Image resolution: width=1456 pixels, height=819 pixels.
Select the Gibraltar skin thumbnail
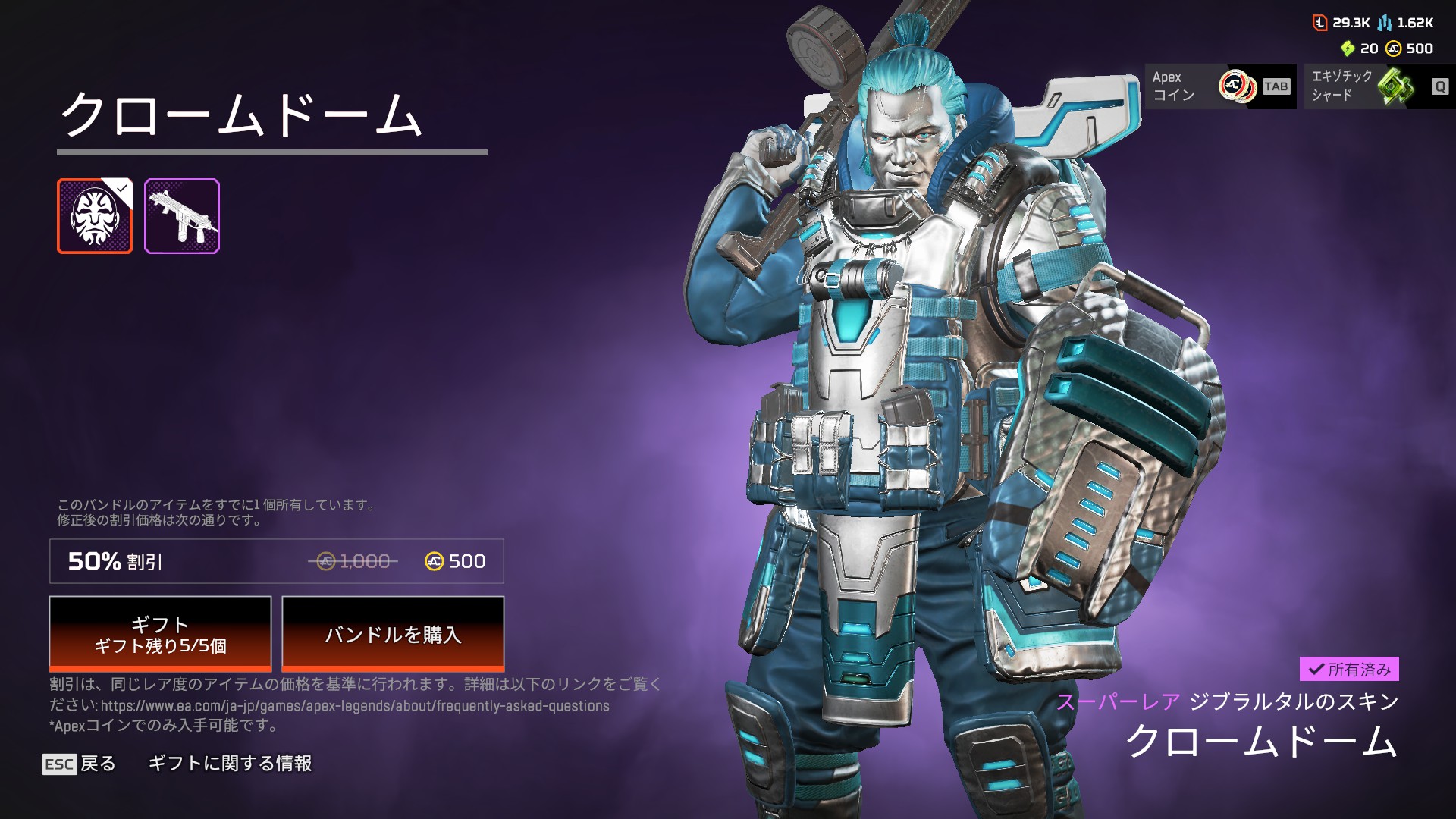click(95, 216)
